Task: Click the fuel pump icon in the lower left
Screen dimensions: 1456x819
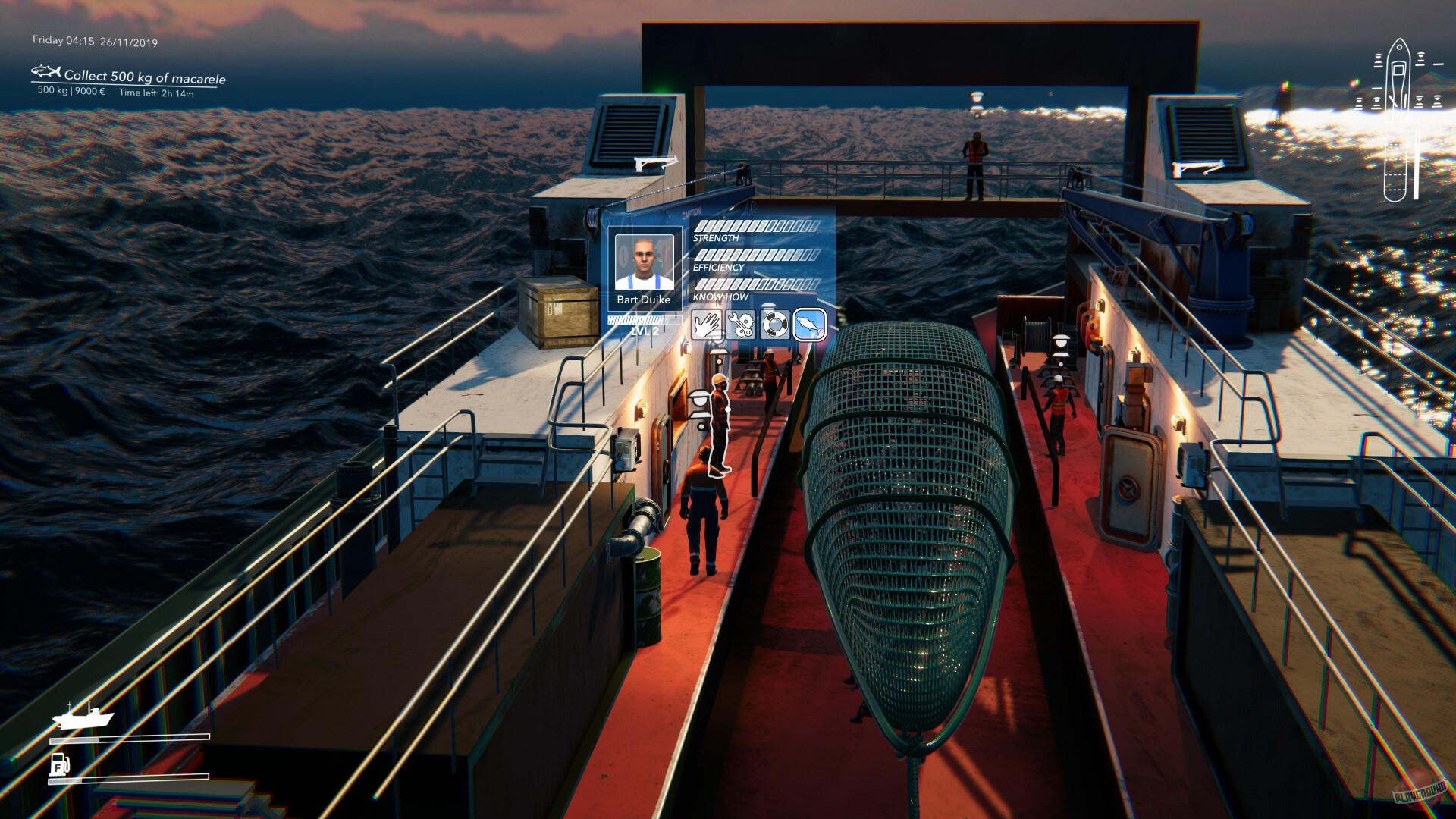Action: [x=59, y=766]
